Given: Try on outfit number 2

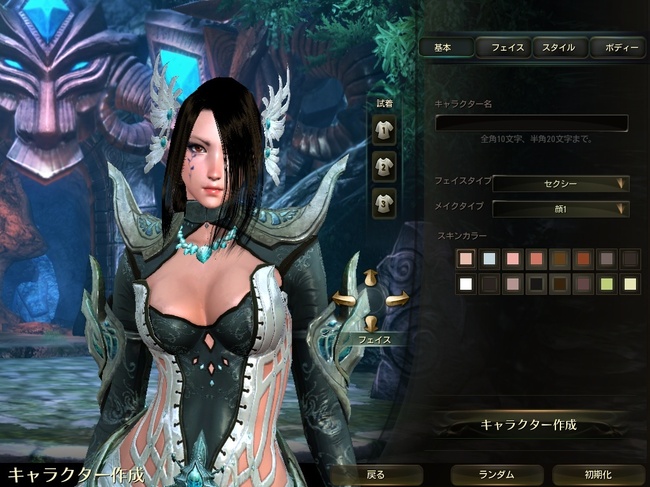Looking at the screenshot, I should tap(383, 164).
